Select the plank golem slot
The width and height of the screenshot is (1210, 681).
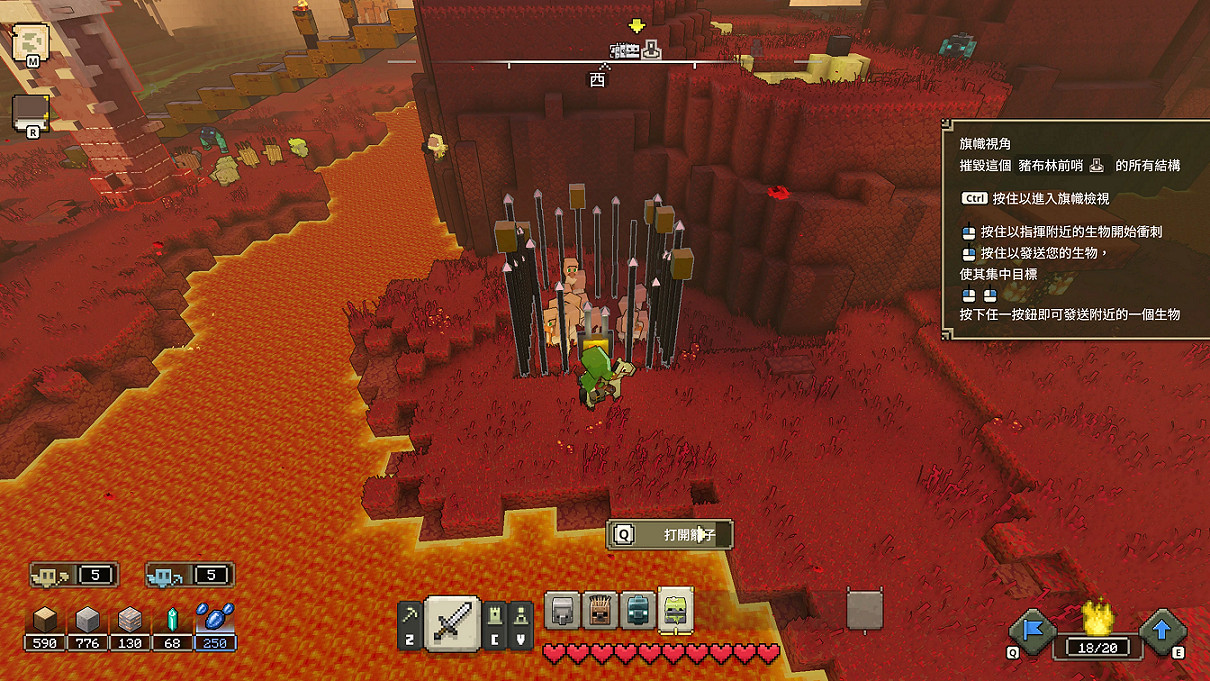[x=599, y=611]
